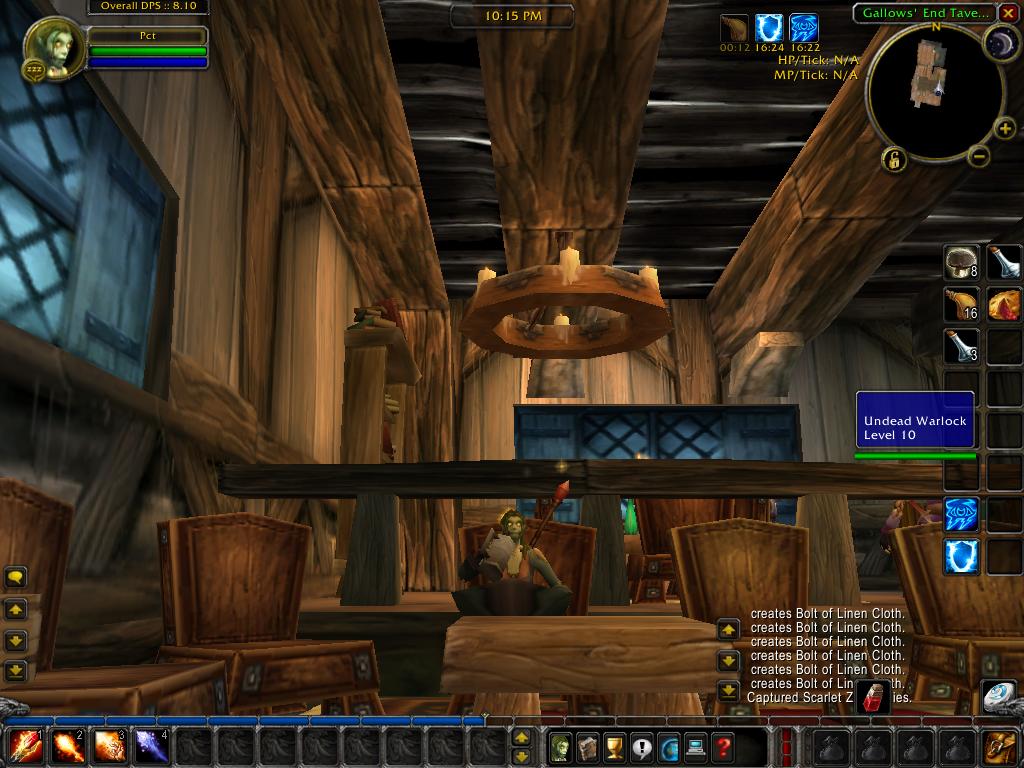Toggle the padlock button beside minimap
This screenshot has width=1024, height=768.
(x=893, y=159)
